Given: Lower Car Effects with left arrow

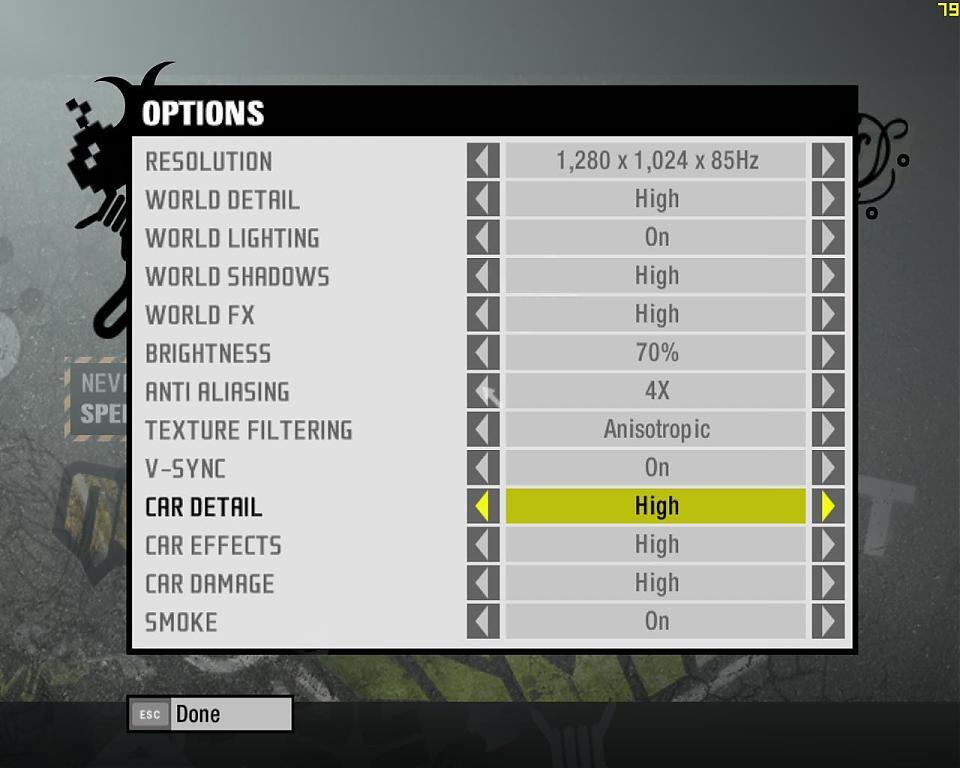Looking at the screenshot, I should pyautogui.click(x=483, y=545).
